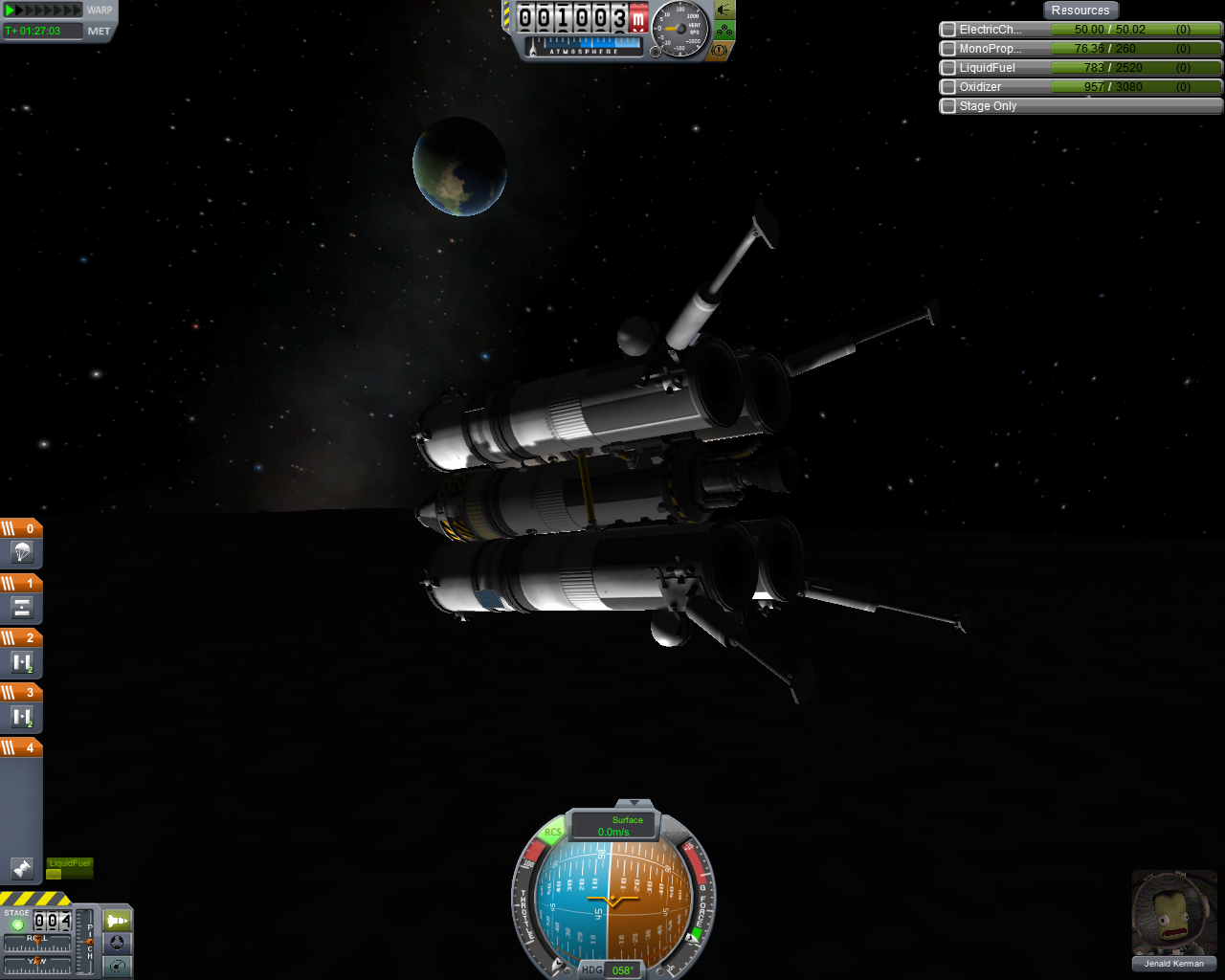Enable the Stage Only checkbox
The height and width of the screenshot is (980, 1225).
click(x=948, y=106)
